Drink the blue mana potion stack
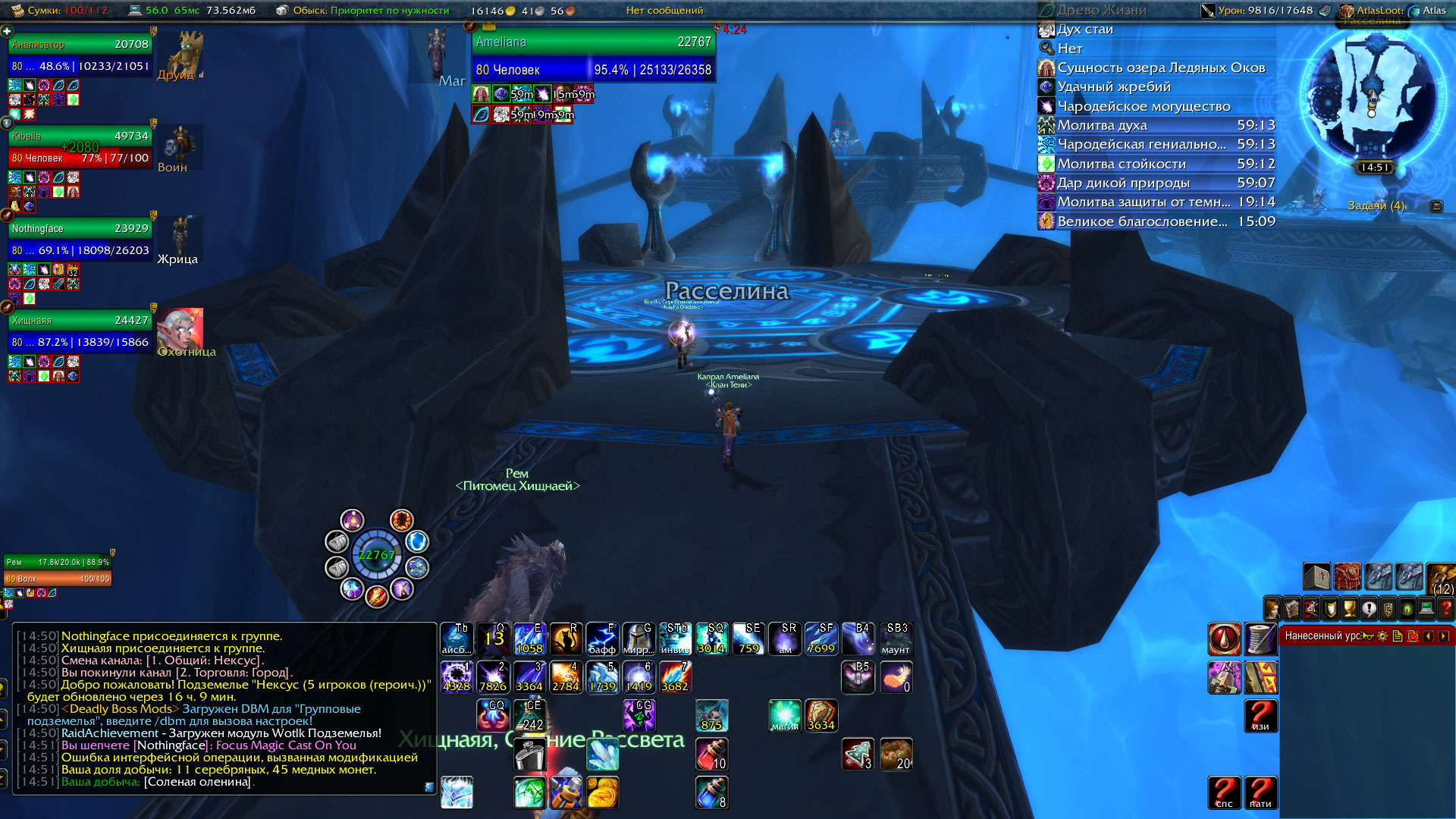 point(711,792)
